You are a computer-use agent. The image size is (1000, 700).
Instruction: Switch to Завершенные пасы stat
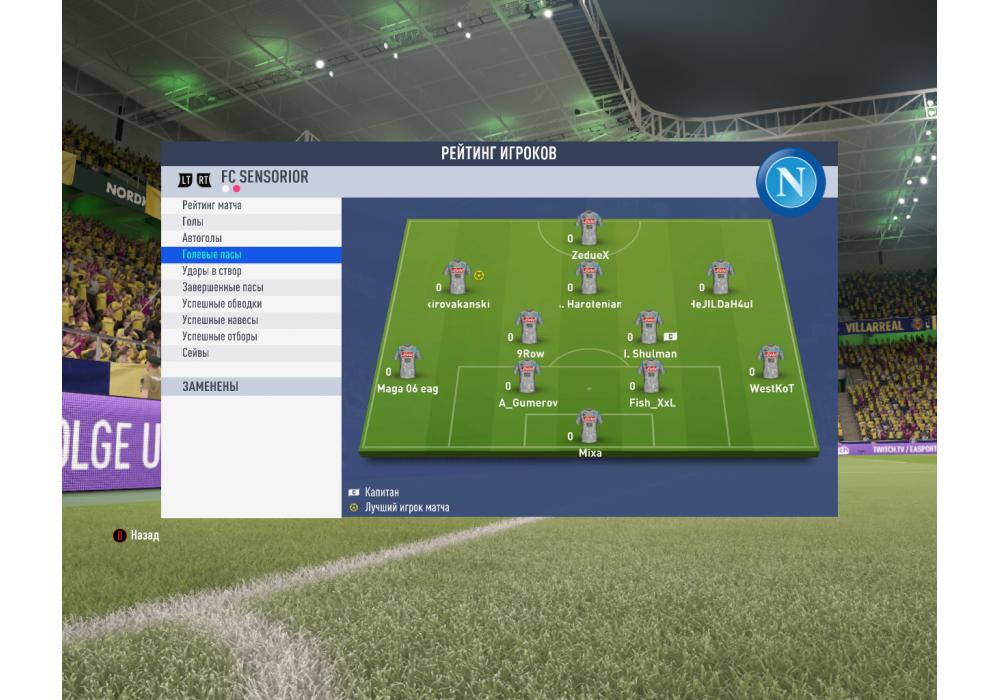click(x=250, y=287)
